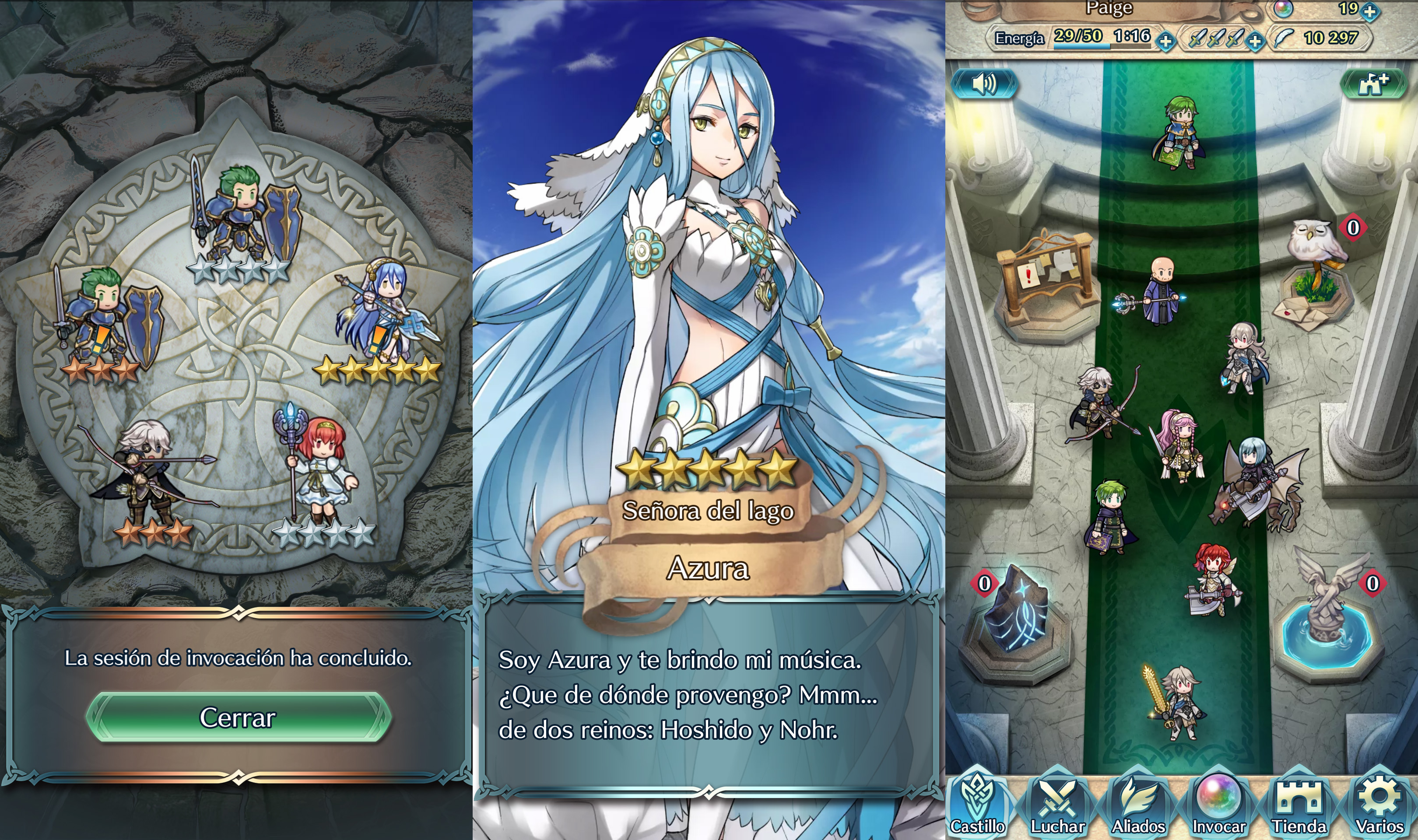Close the summoning session with Cerrar
Image resolution: width=1418 pixels, height=840 pixels.
pyautogui.click(x=238, y=717)
